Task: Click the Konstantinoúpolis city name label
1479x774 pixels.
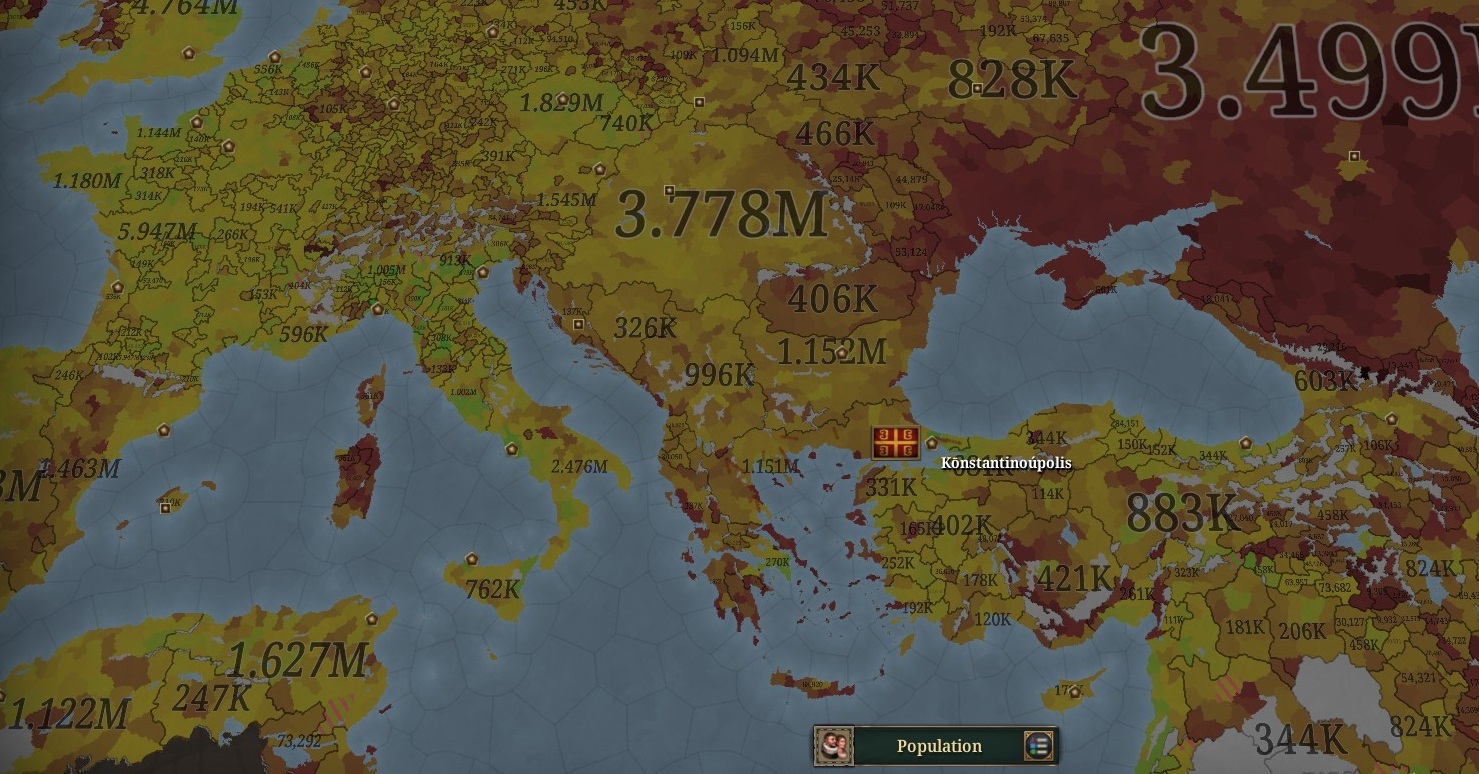Action: (x=1005, y=463)
